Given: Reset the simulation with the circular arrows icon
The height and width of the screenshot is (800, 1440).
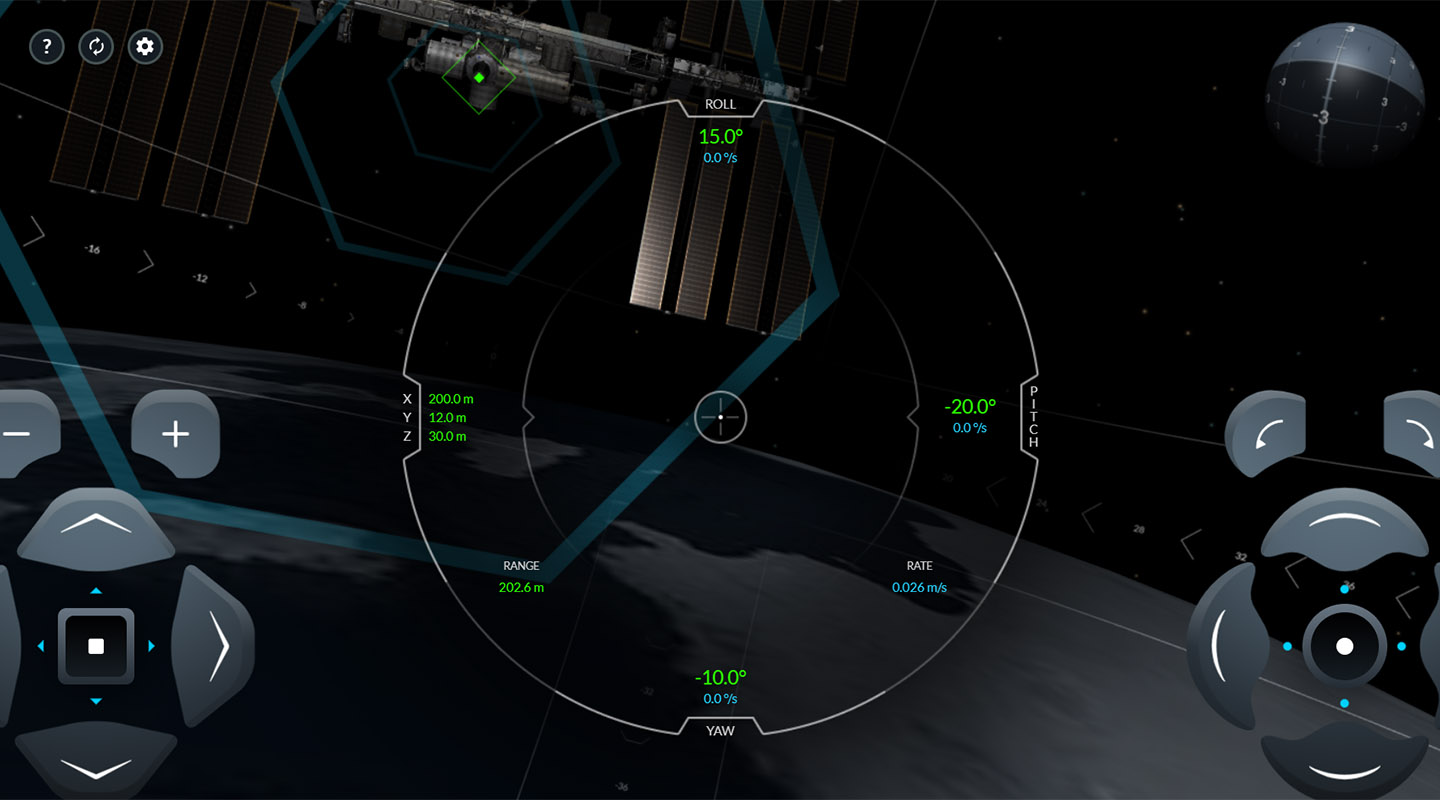Looking at the screenshot, I should pyautogui.click(x=96, y=47).
